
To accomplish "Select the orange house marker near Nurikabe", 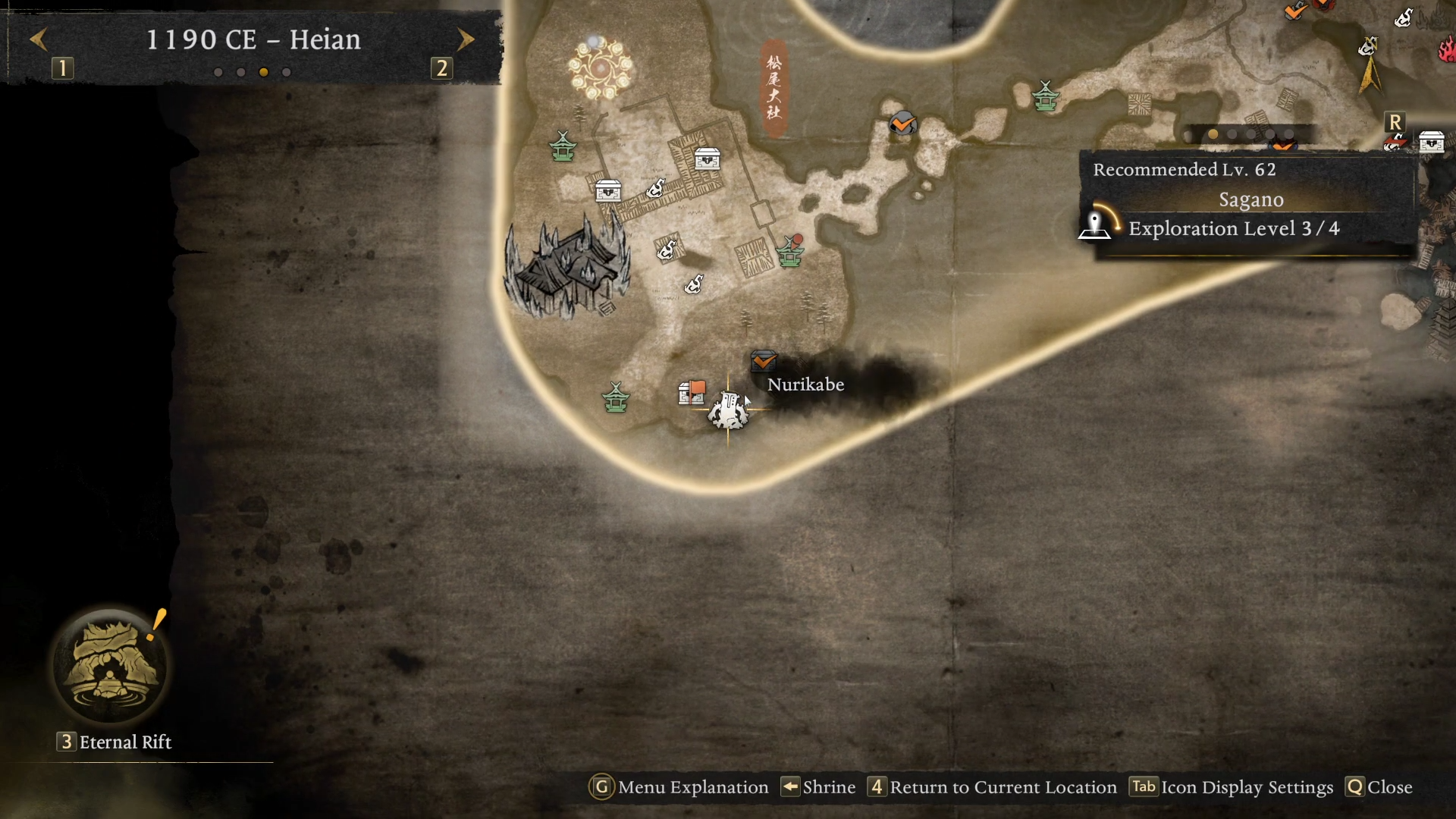I will [692, 393].
